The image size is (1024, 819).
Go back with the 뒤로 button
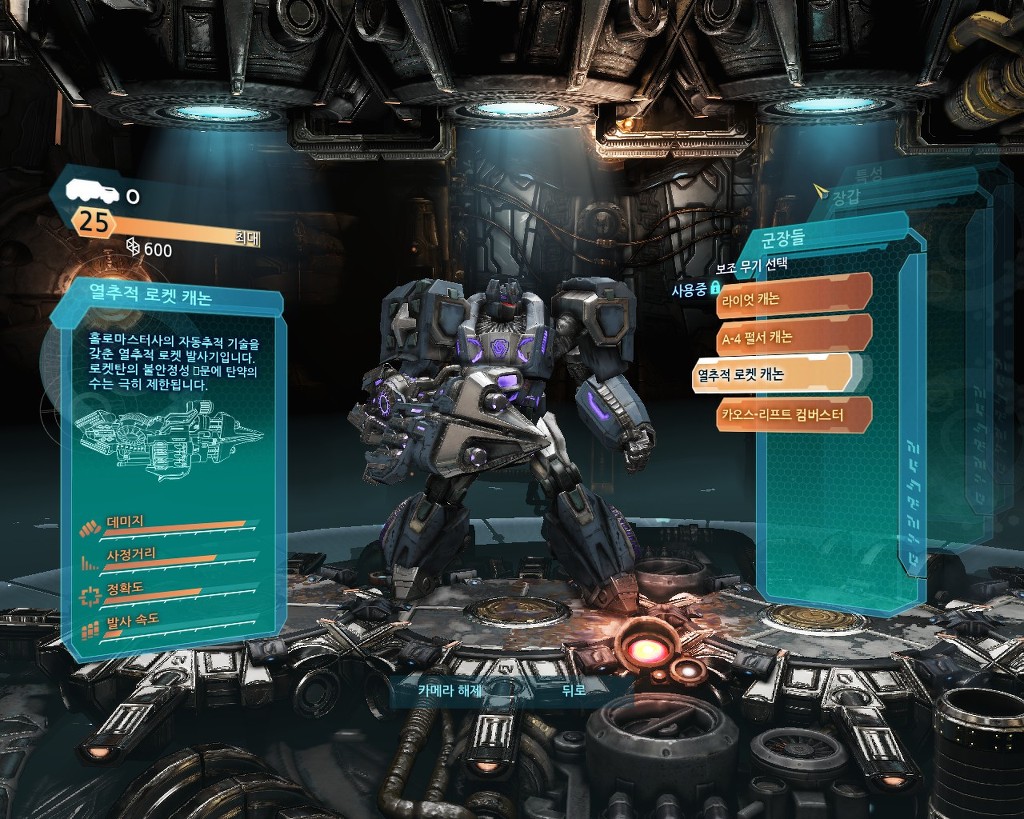572,689
